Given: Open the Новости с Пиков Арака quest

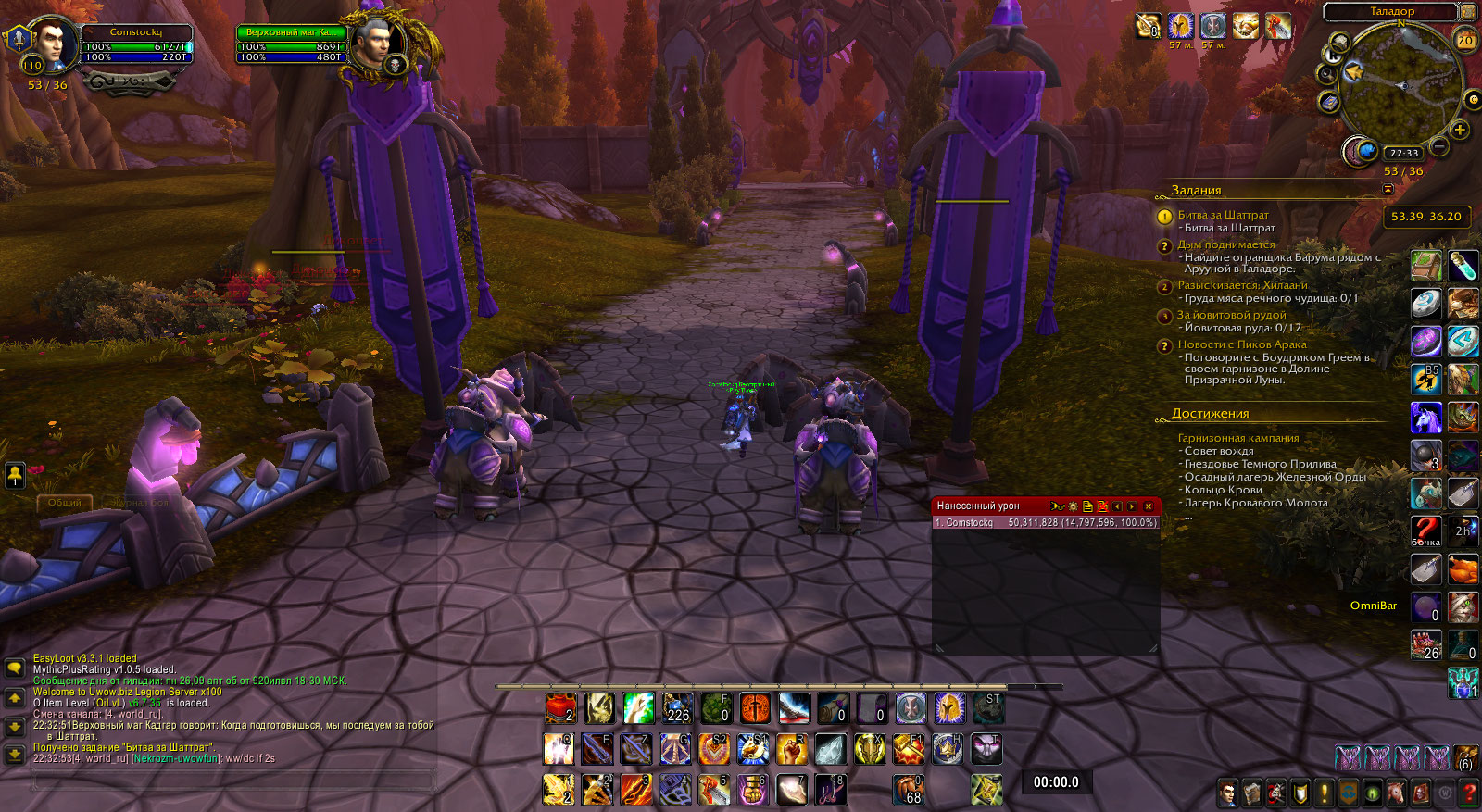Looking at the screenshot, I should tap(1241, 344).
